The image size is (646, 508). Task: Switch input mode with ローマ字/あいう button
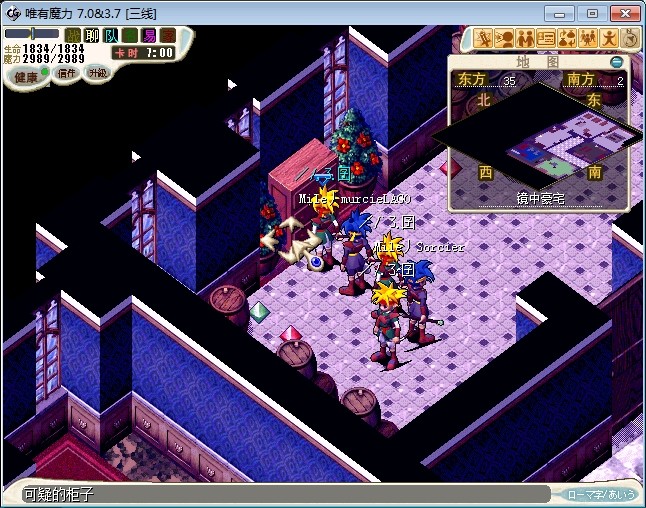click(x=599, y=494)
